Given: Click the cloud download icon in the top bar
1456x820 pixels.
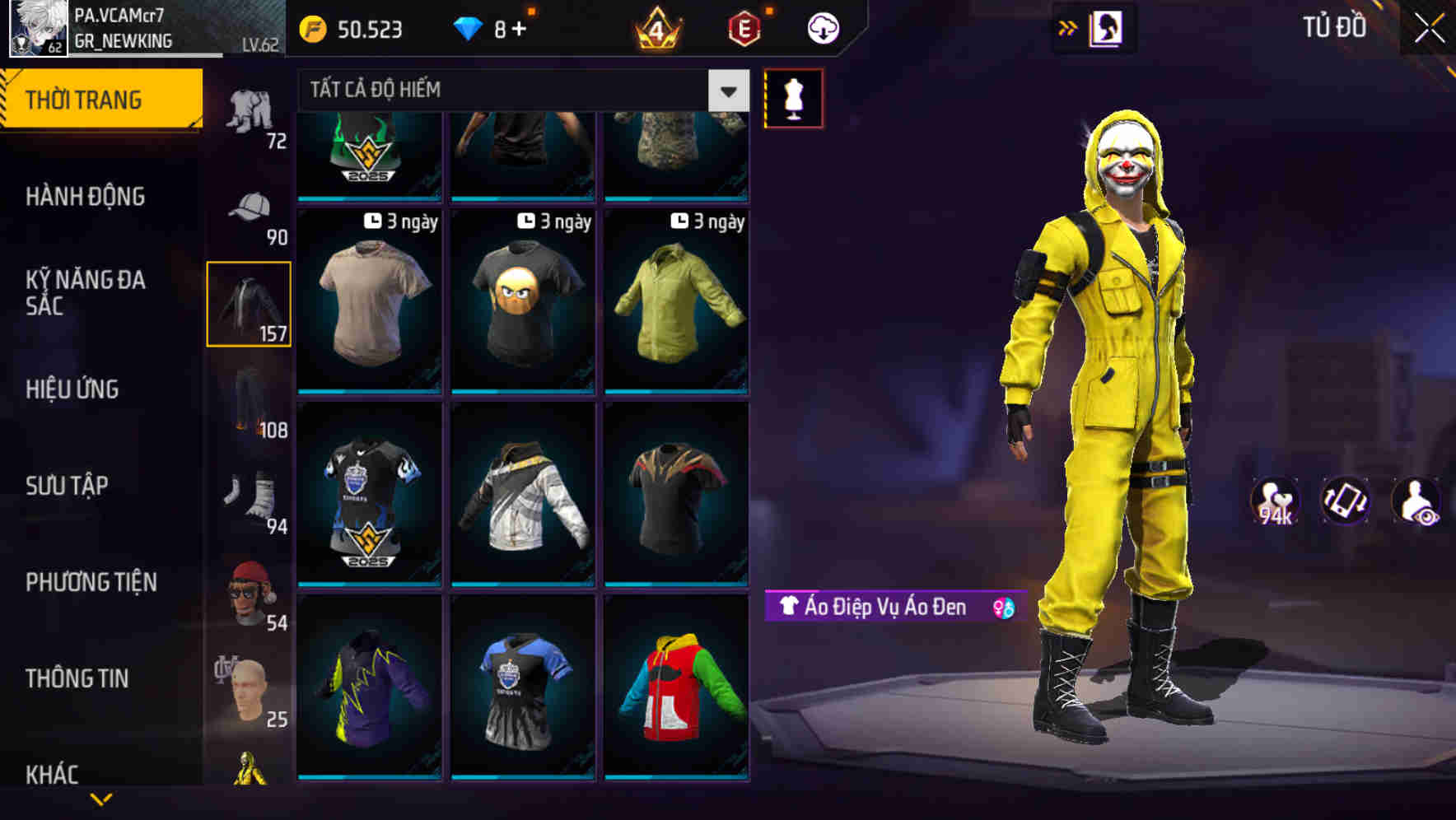Looking at the screenshot, I should coord(823,27).
